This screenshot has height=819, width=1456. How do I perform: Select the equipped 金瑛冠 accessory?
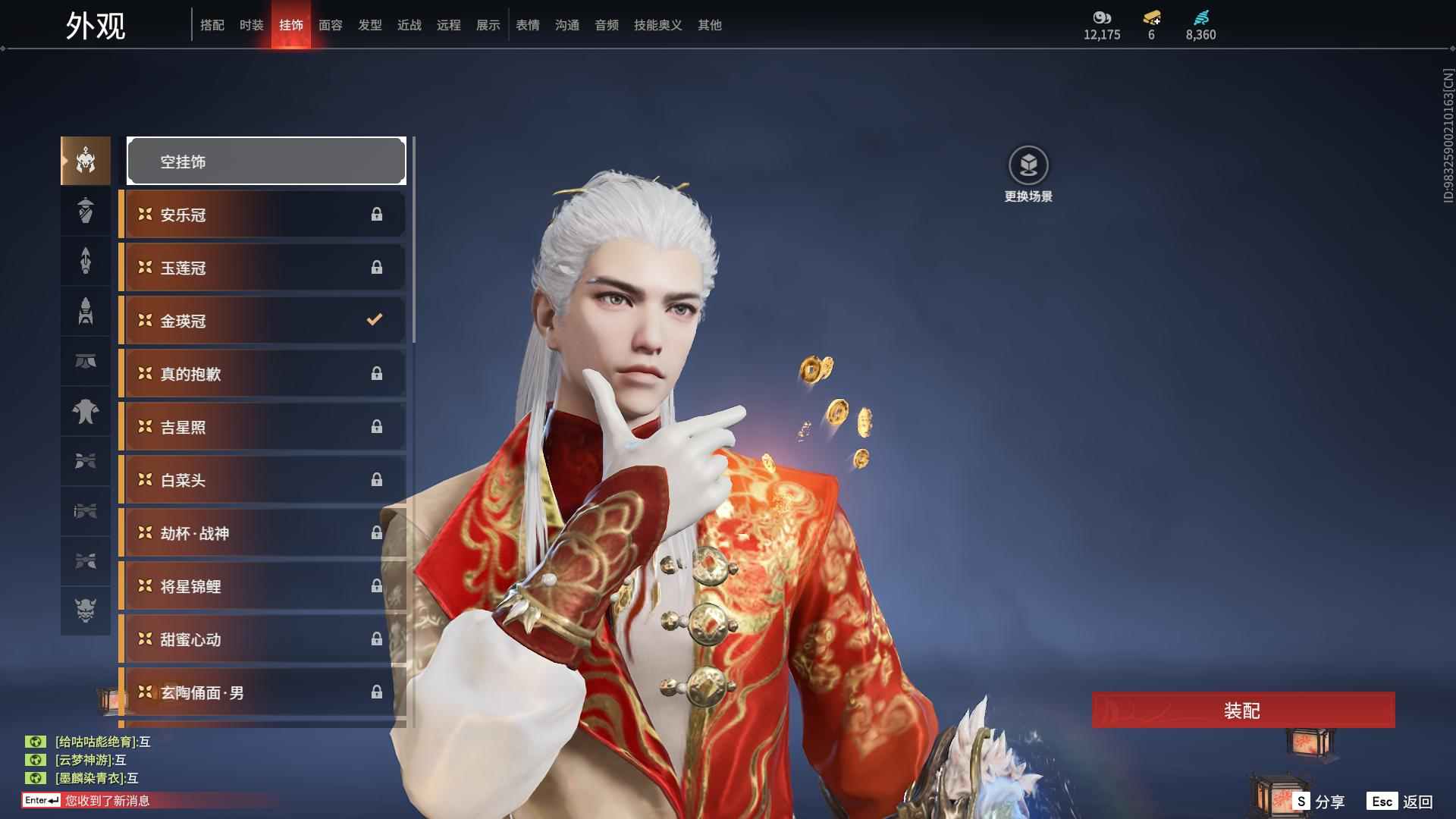pos(263,321)
